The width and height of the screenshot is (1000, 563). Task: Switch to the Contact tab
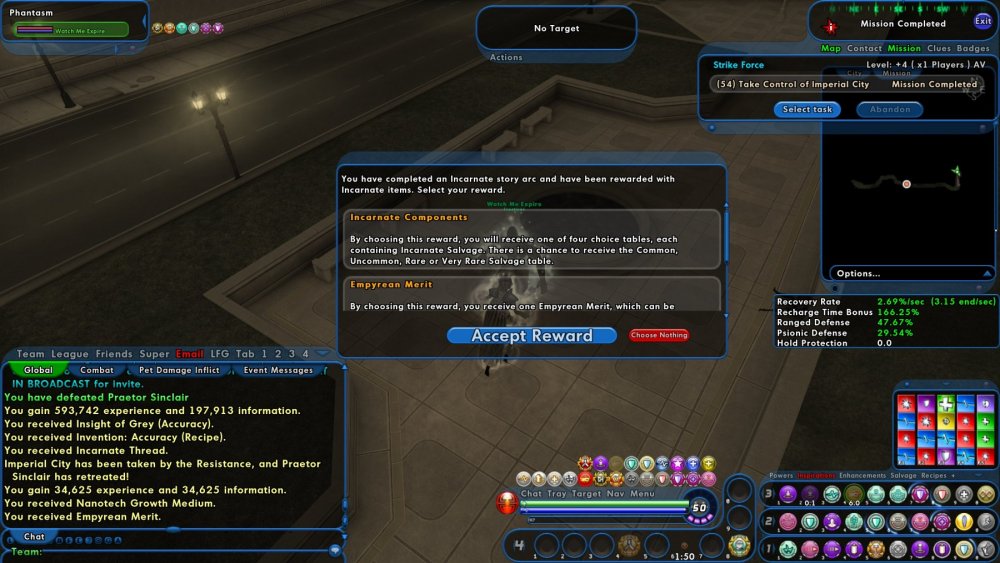pos(864,48)
